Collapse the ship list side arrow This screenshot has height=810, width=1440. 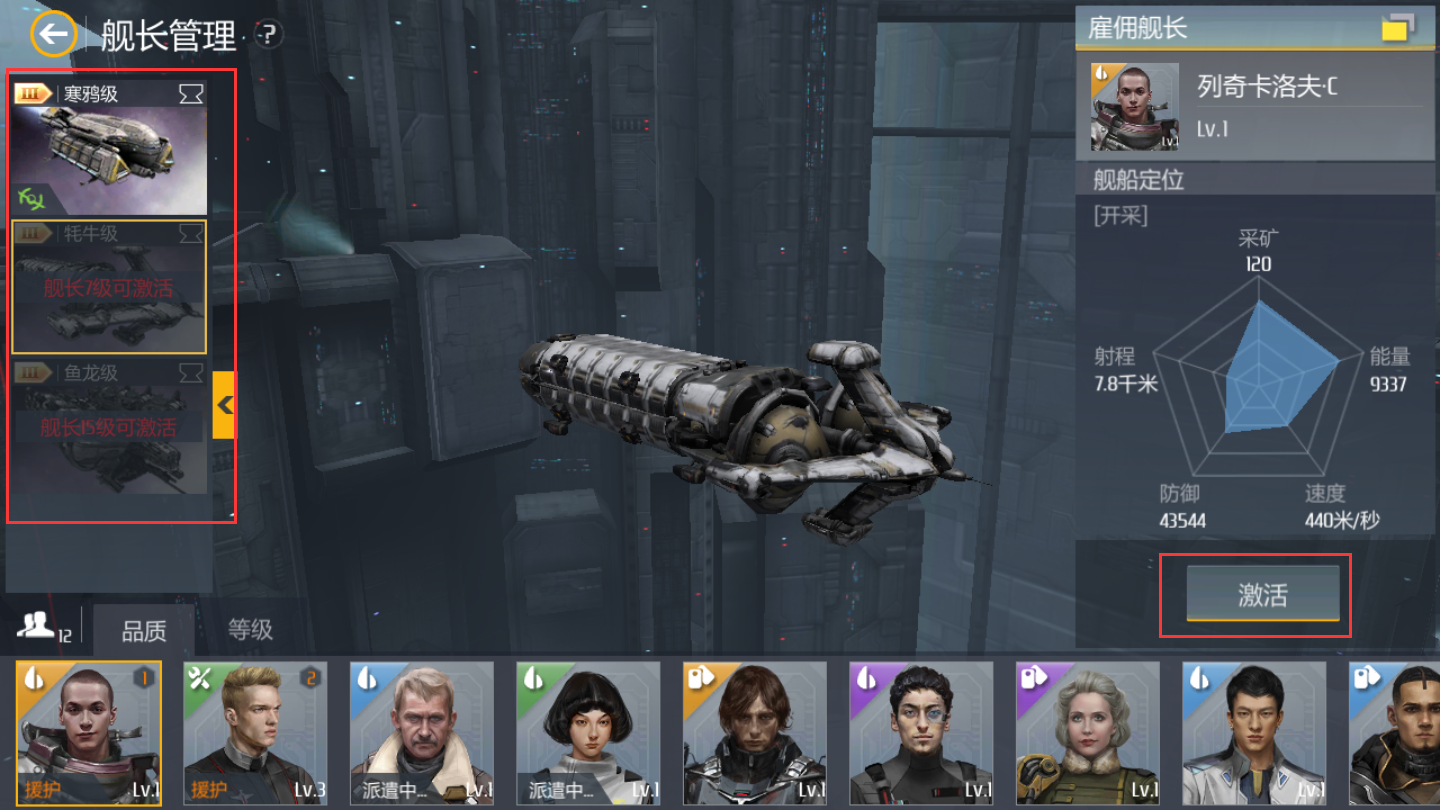[x=224, y=405]
